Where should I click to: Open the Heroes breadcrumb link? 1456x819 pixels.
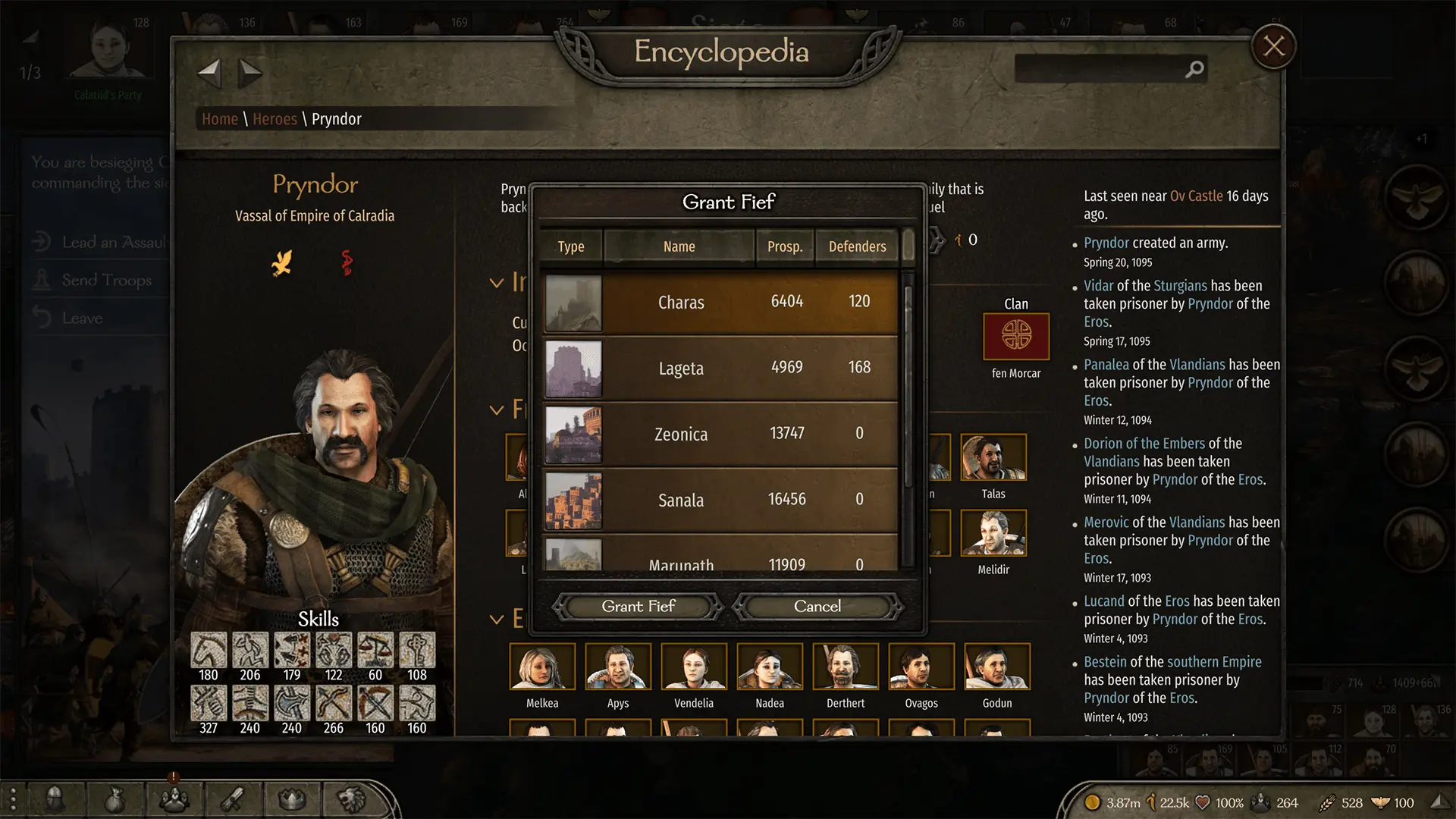coord(275,119)
